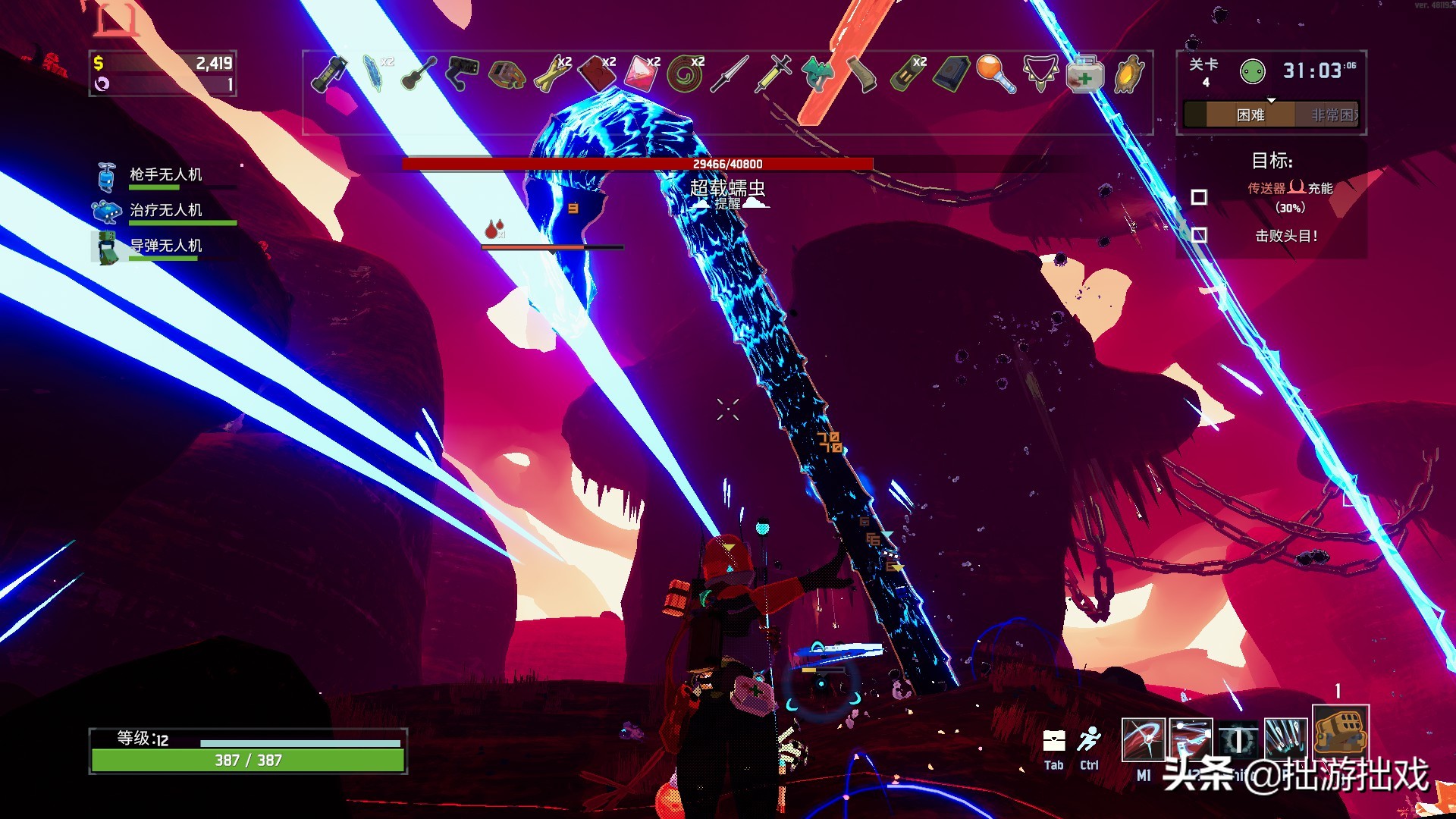
Task: Select the 治疗无人机 ally entry
Action: [165, 210]
